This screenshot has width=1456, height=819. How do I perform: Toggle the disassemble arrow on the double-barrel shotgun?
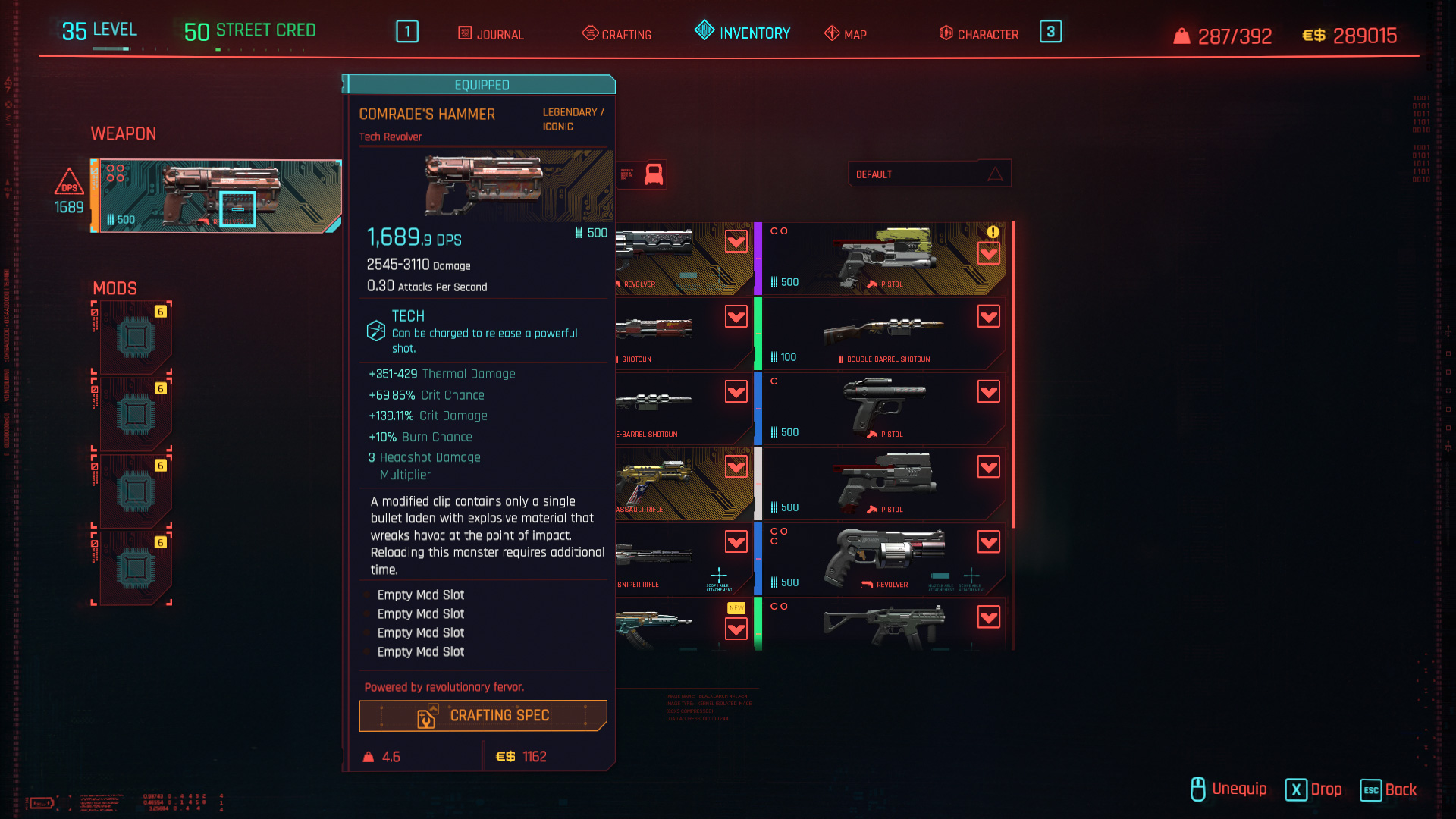point(989,316)
